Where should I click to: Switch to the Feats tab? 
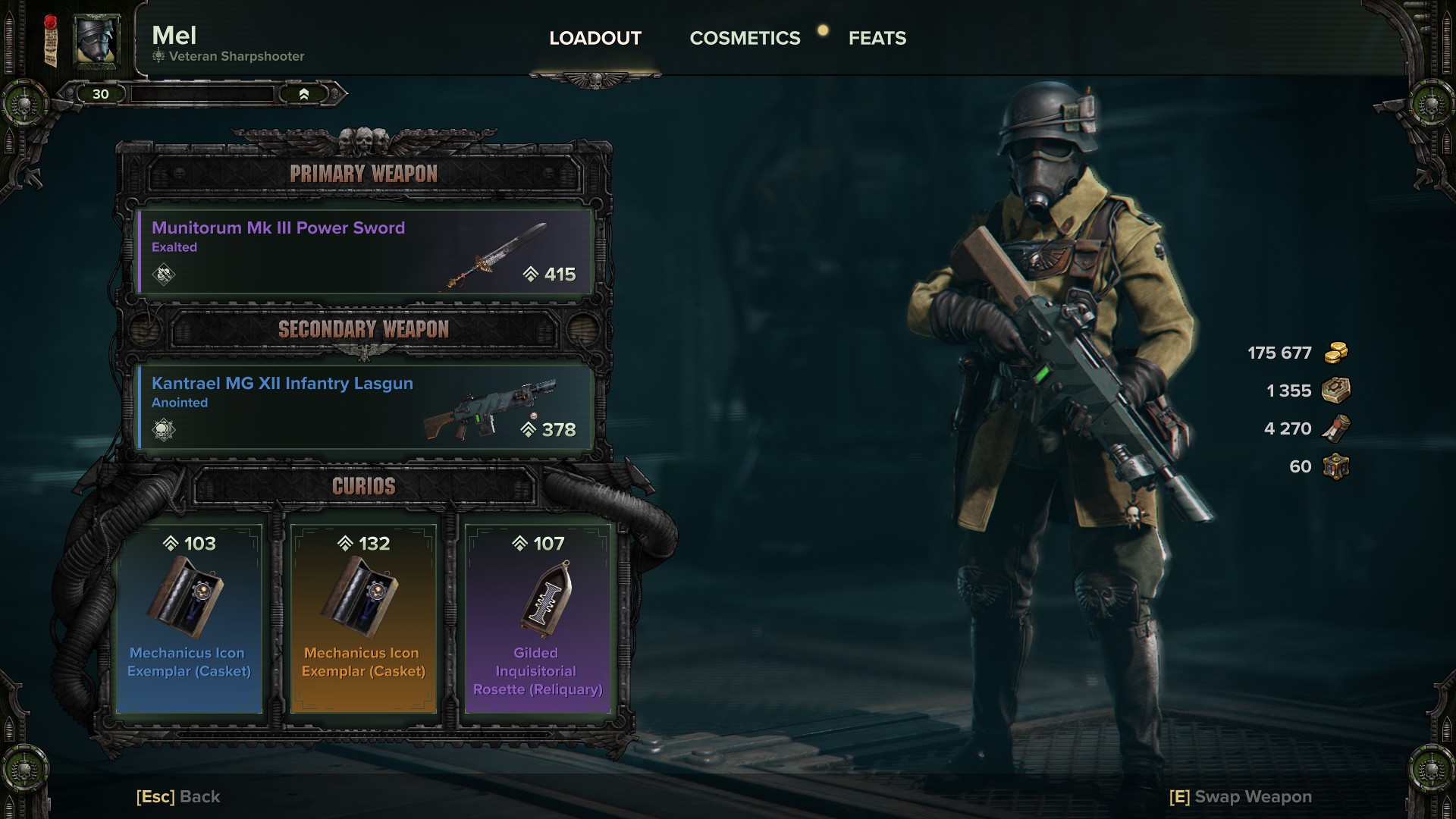(877, 38)
